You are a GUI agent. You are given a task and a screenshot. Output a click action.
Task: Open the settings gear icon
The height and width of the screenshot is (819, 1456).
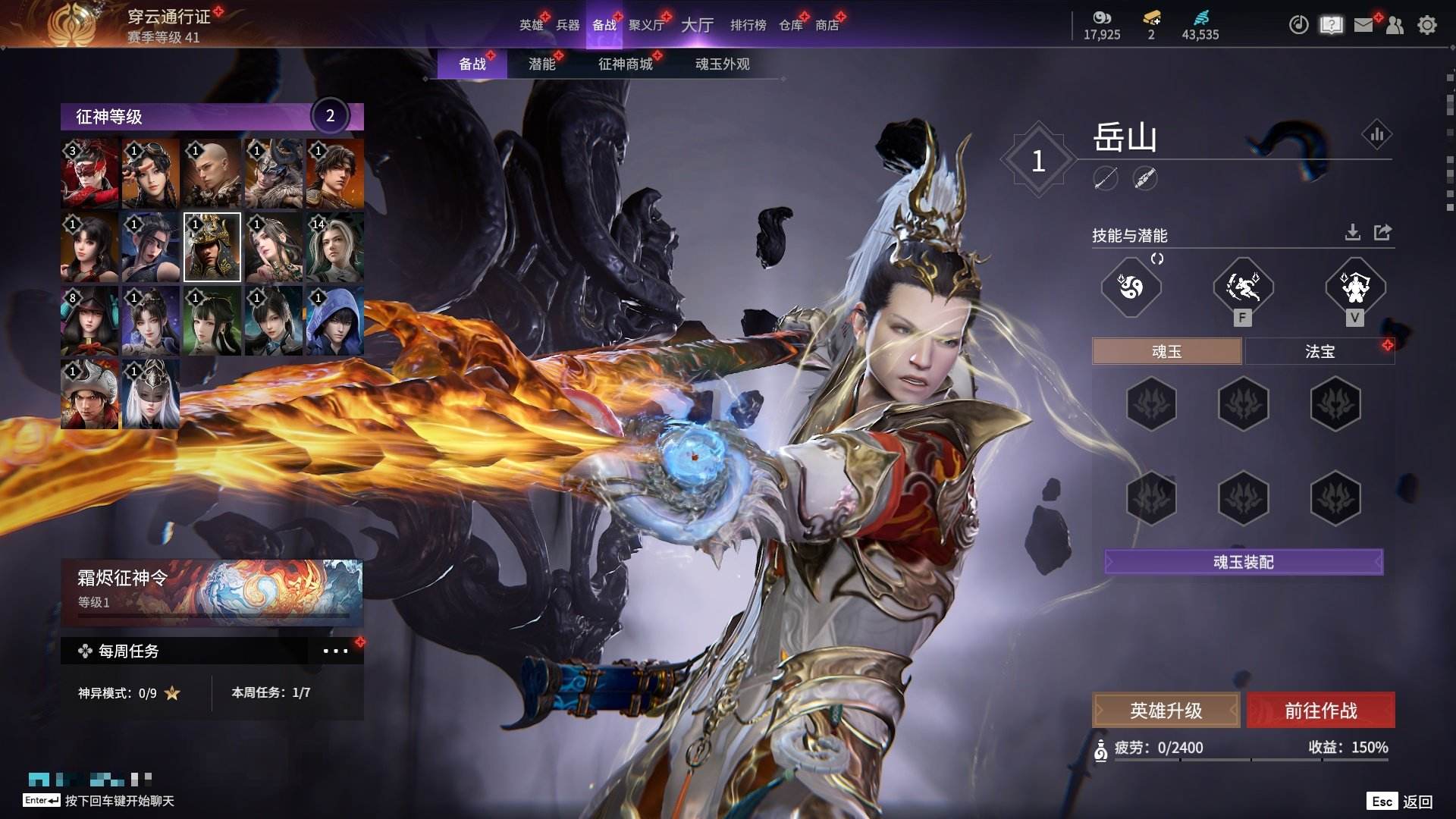(1427, 25)
